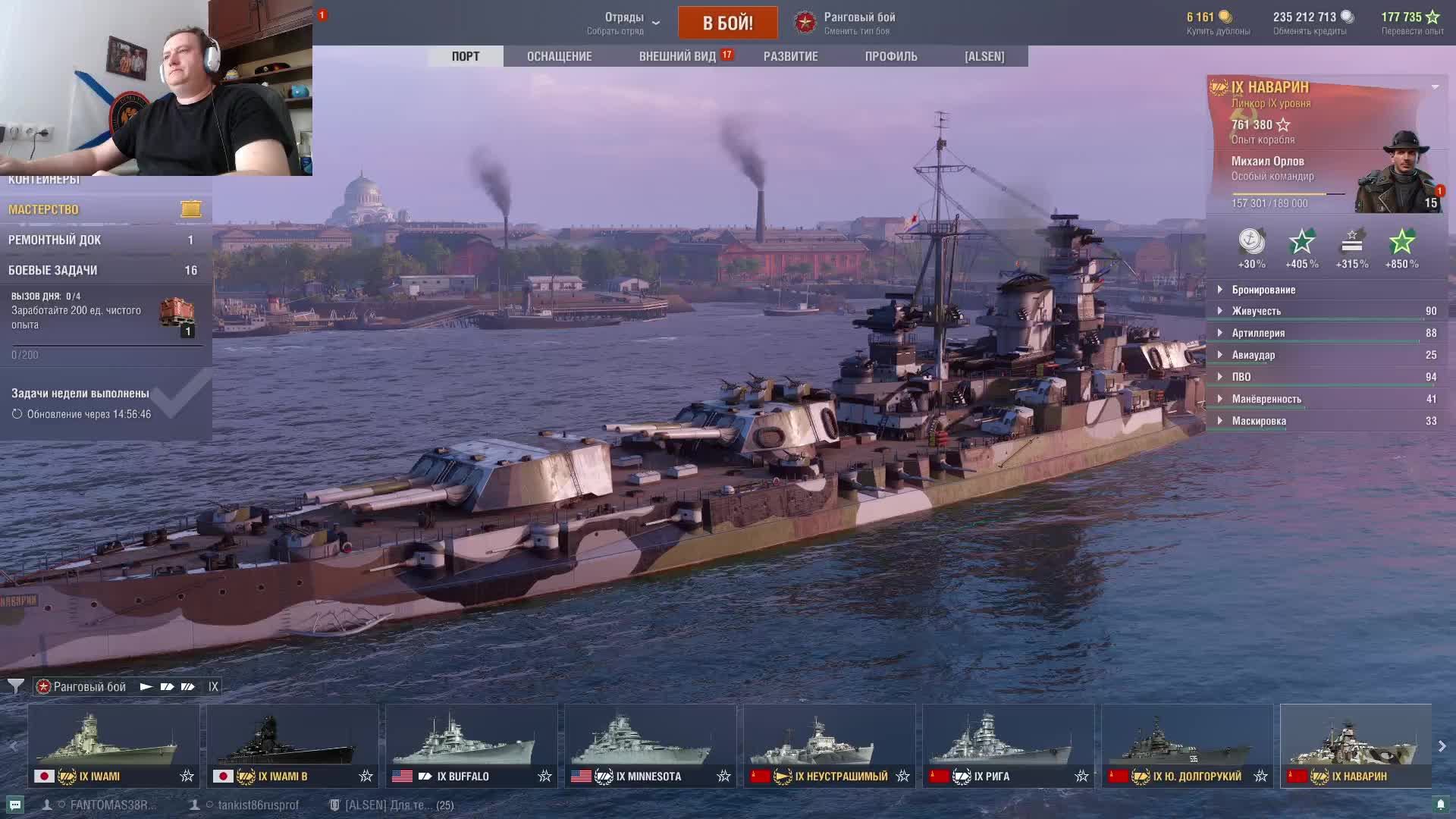
Task: Expand the Бронирование stat section
Action: (x=1263, y=290)
